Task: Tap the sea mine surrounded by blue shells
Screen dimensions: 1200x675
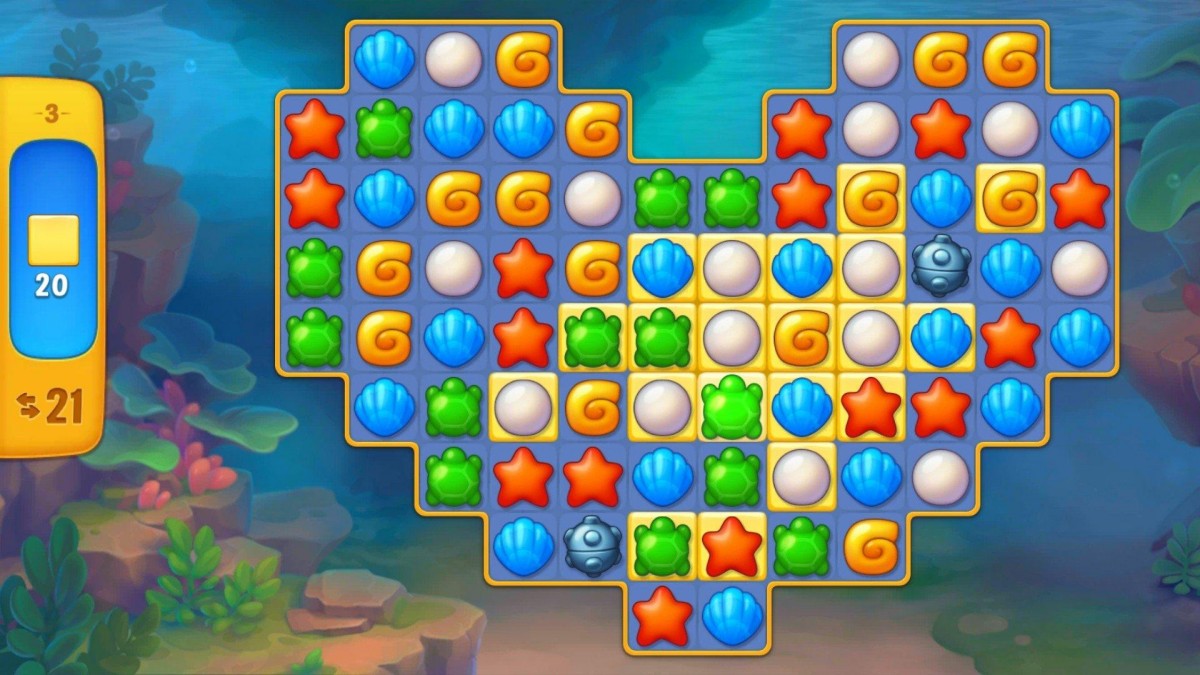Action: [941, 266]
